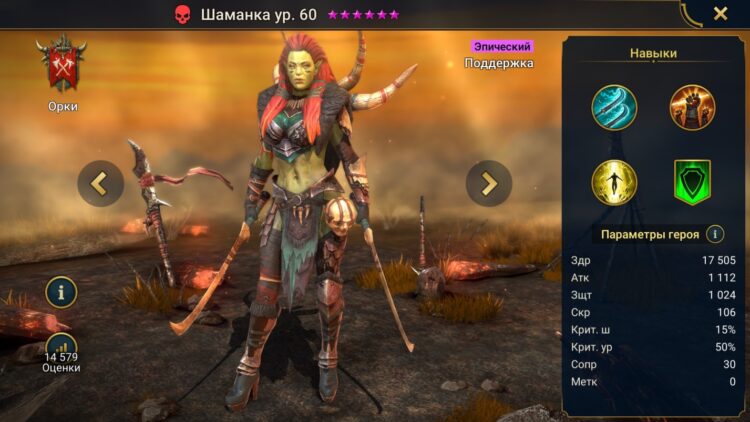Inspect the green shield aura icon
750x422 pixels.
692,182
